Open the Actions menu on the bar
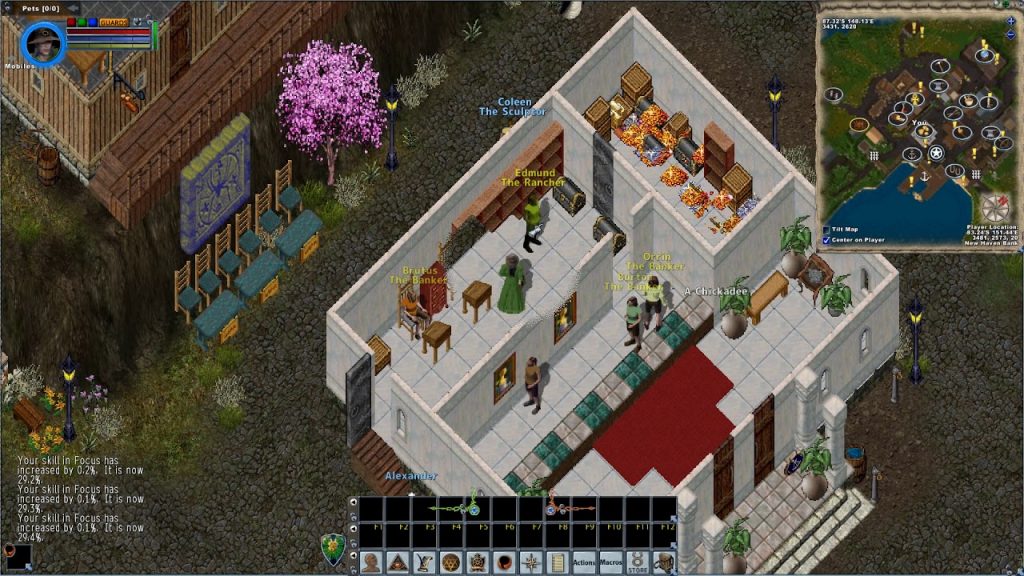 584,563
